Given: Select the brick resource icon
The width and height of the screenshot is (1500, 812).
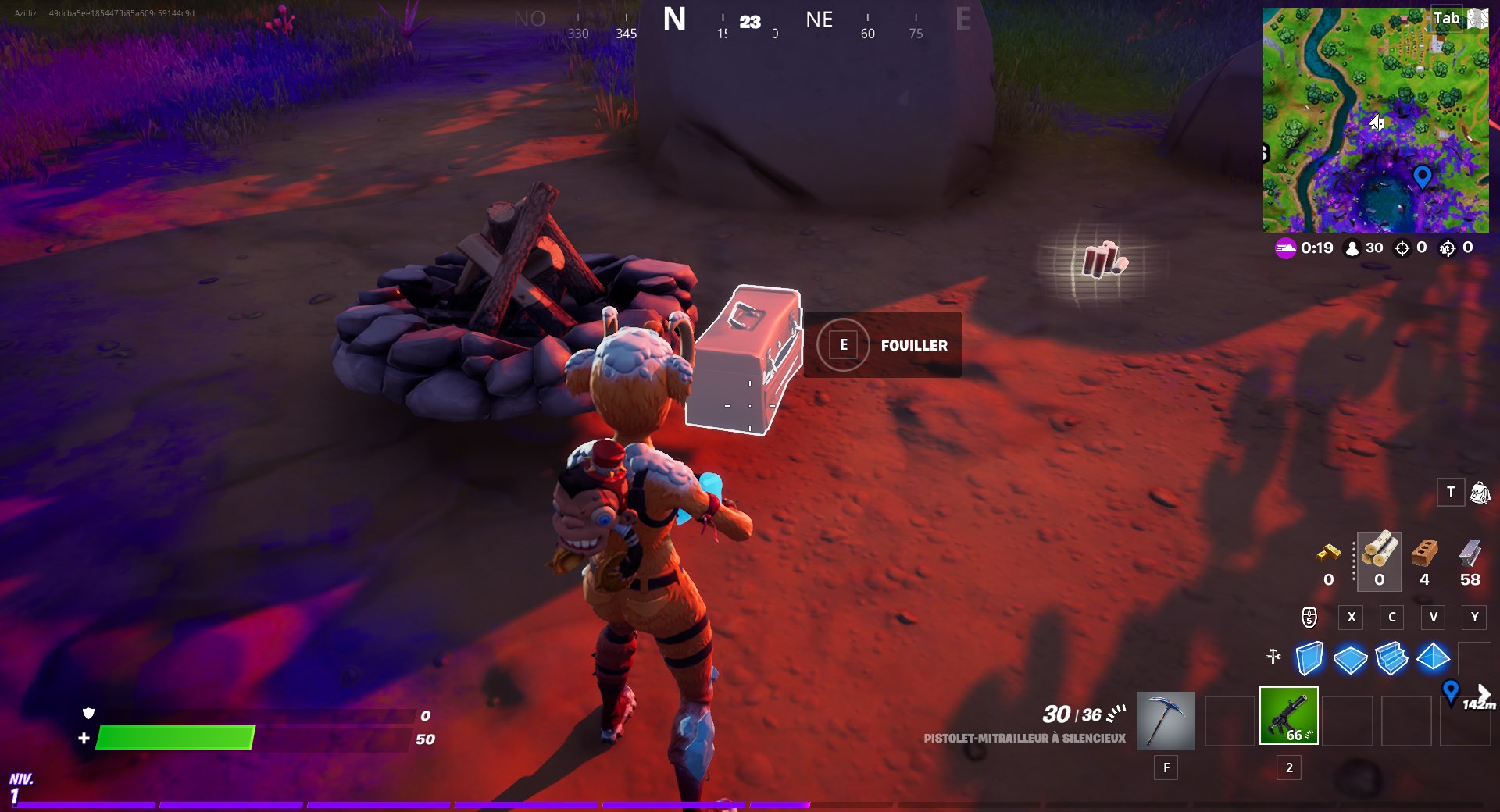Looking at the screenshot, I should [1423, 556].
